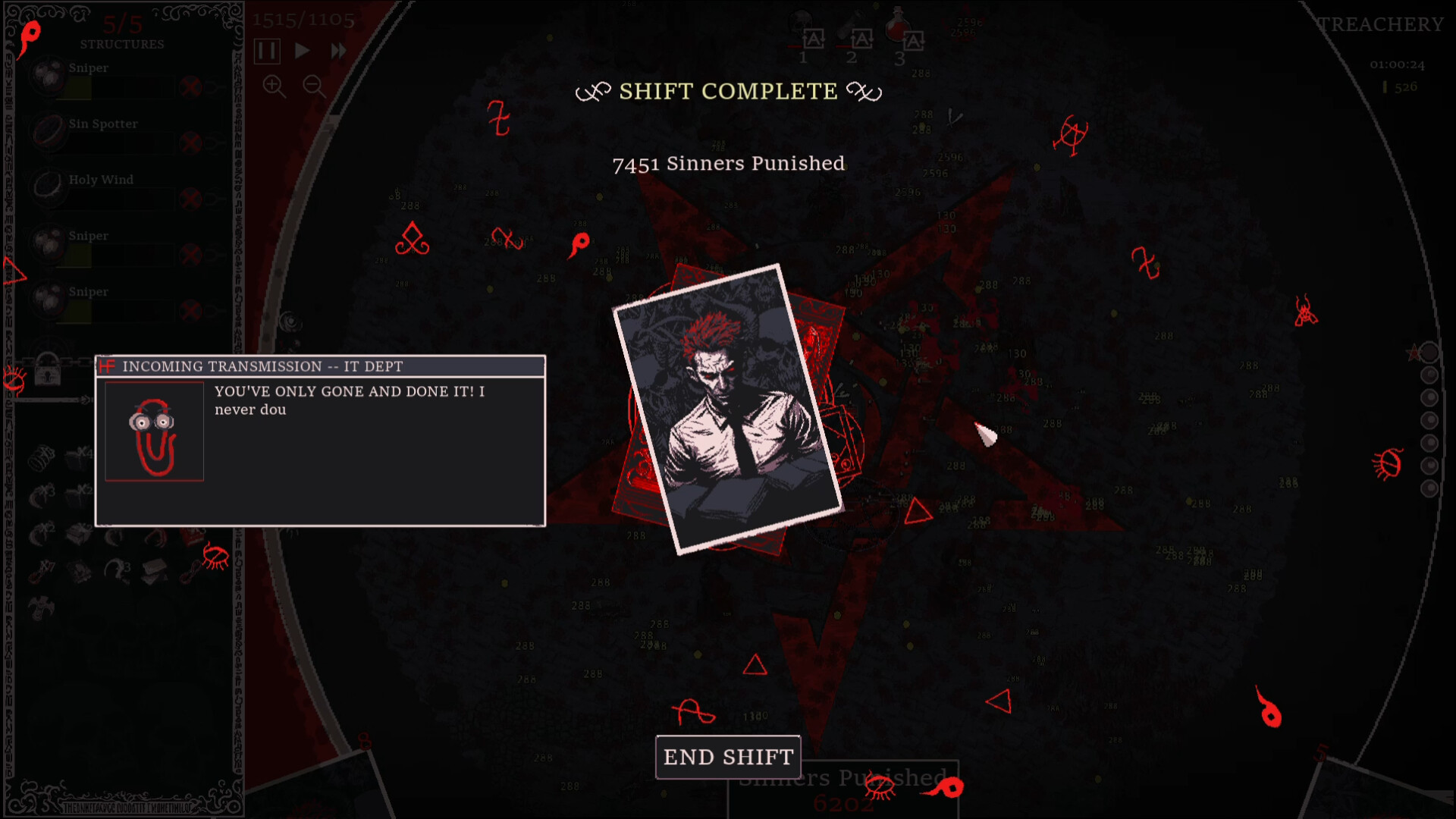The image size is (1456, 819).
Task: Click the gift box item with x4 count
Action: pyautogui.click(x=77, y=459)
